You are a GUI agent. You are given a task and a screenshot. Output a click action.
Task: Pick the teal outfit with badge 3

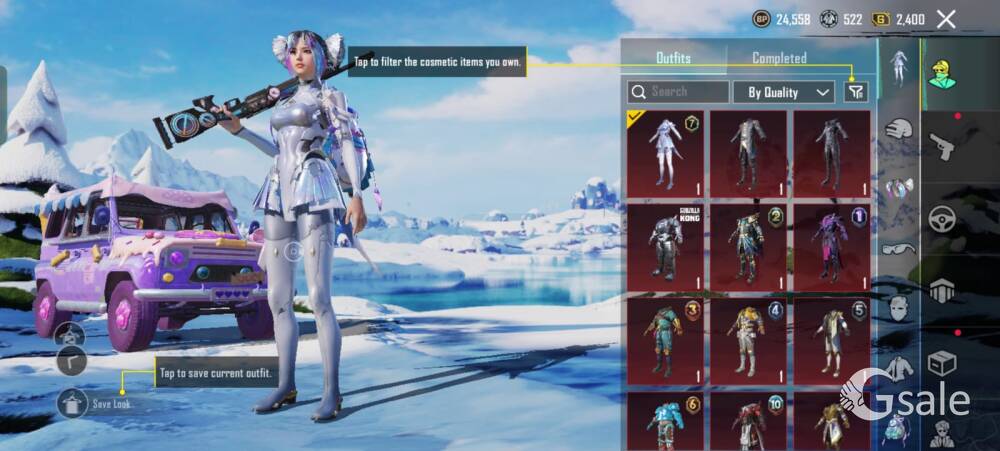pos(665,338)
